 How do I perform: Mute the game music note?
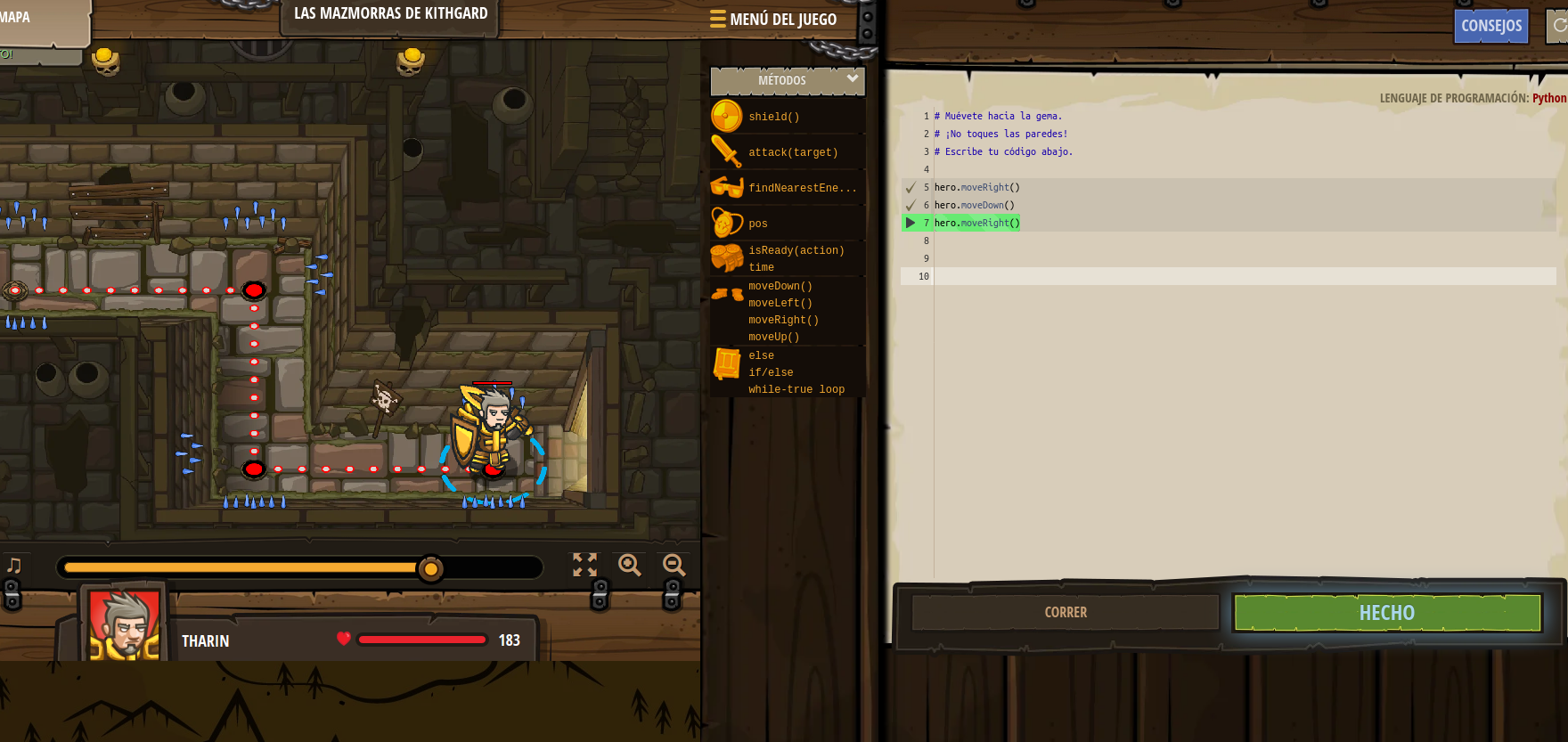[12, 563]
